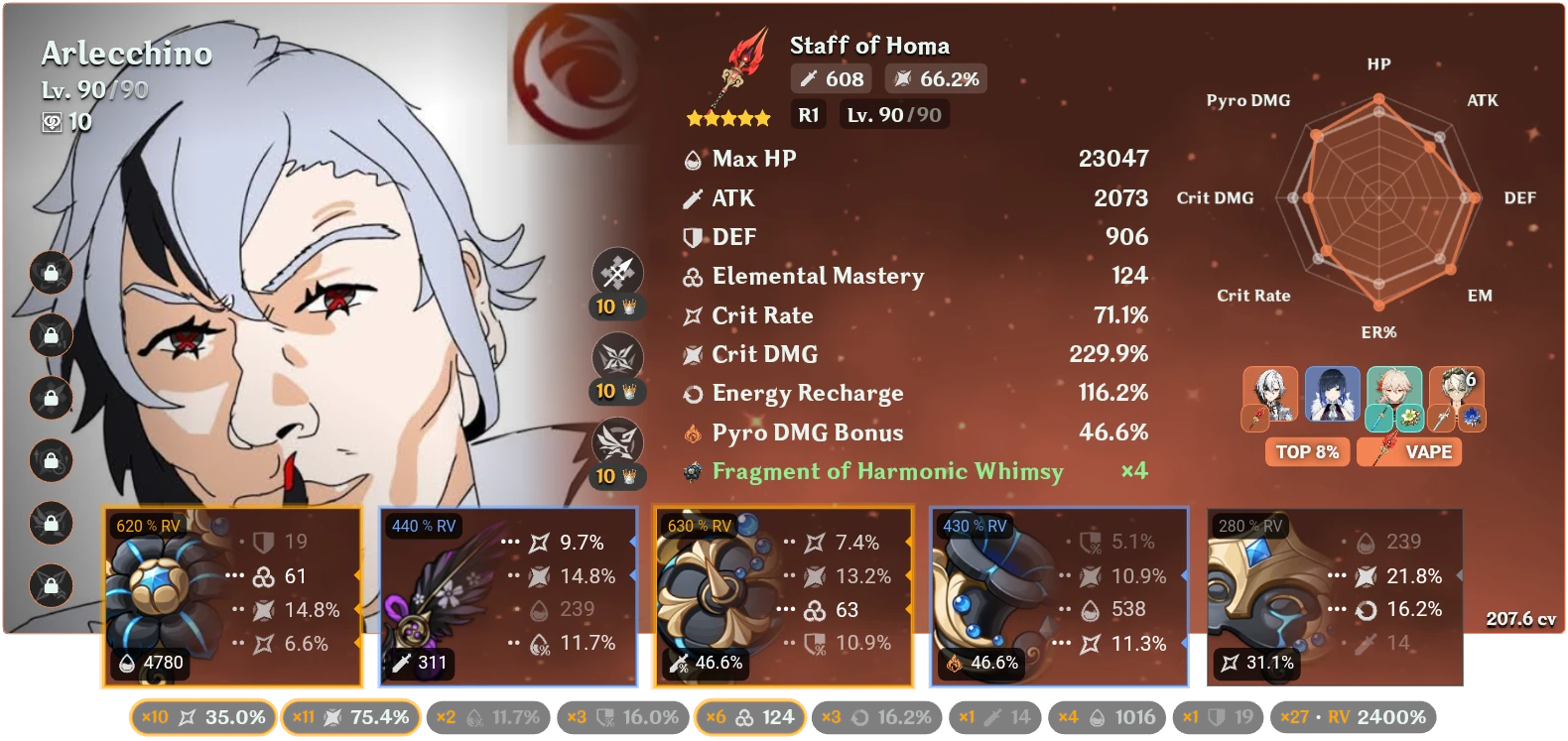Click the R1 refinement badge
1568x741 pixels.
[808, 114]
